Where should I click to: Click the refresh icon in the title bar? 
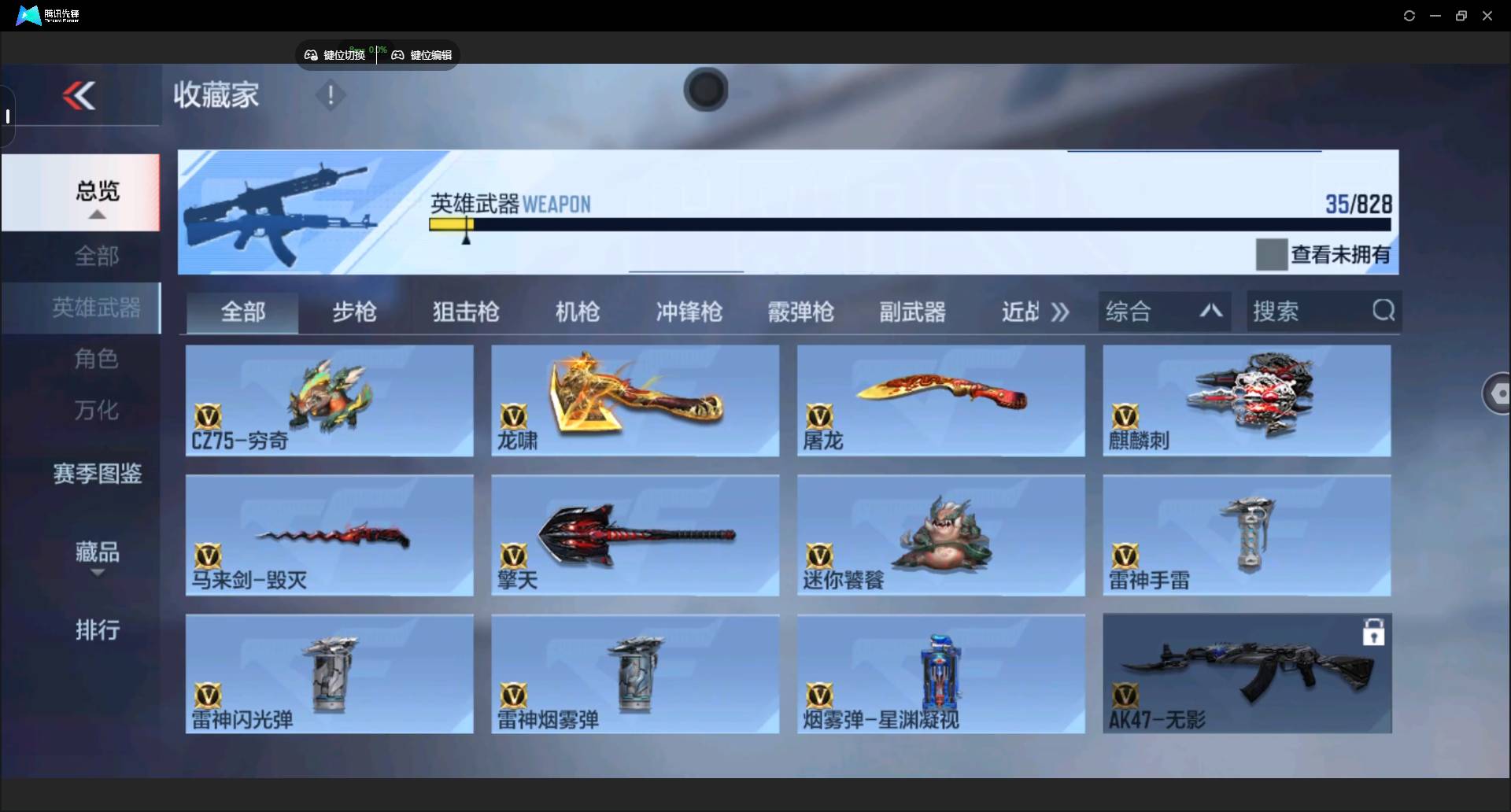coord(1409,15)
